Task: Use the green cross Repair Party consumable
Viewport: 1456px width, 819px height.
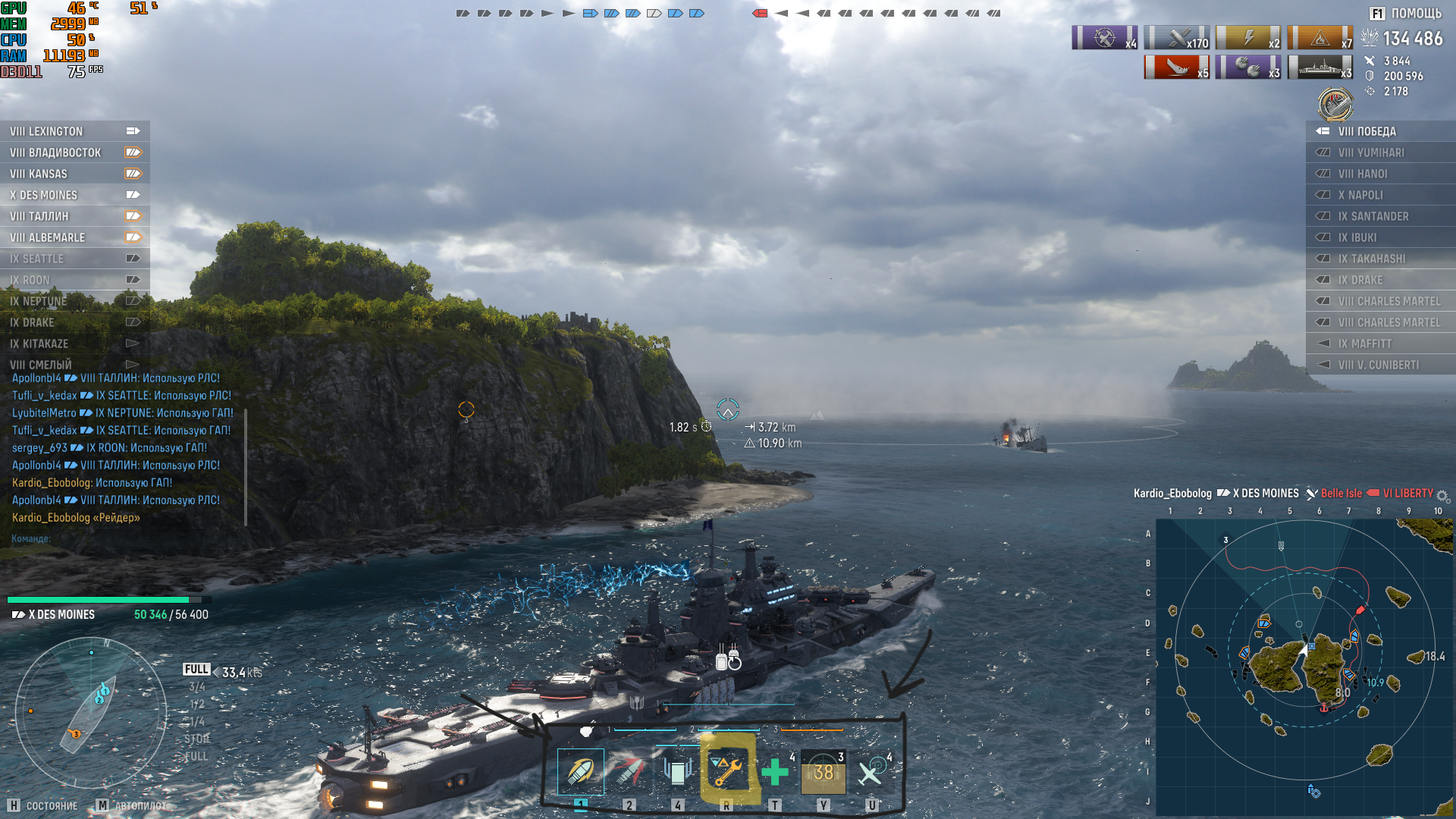Action: (x=775, y=772)
